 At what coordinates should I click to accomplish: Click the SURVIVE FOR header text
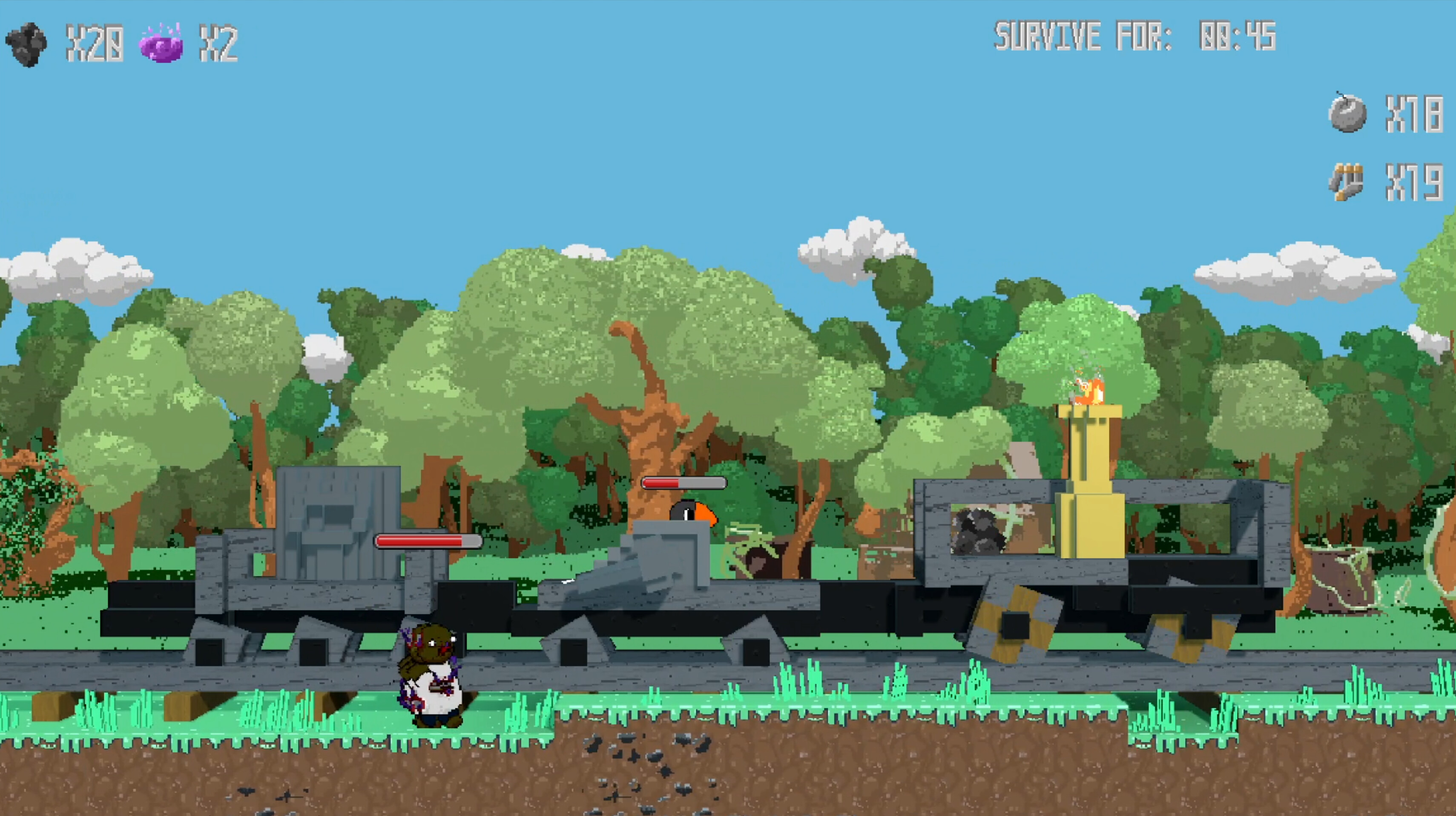click(1083, 37)
